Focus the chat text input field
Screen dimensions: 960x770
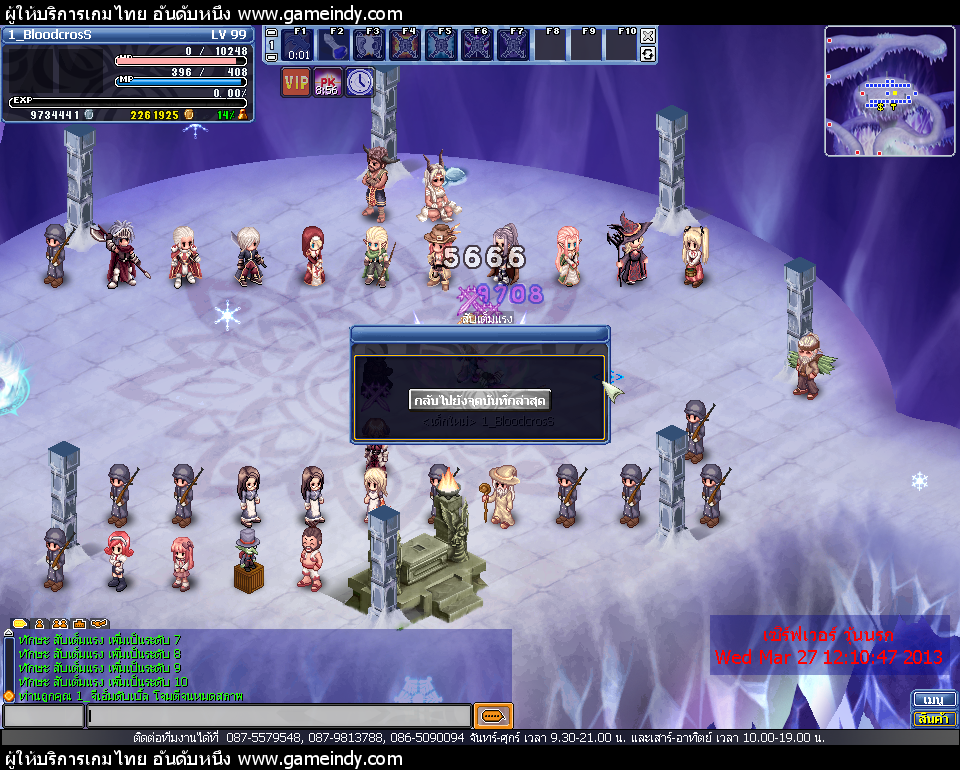[278, 716]
